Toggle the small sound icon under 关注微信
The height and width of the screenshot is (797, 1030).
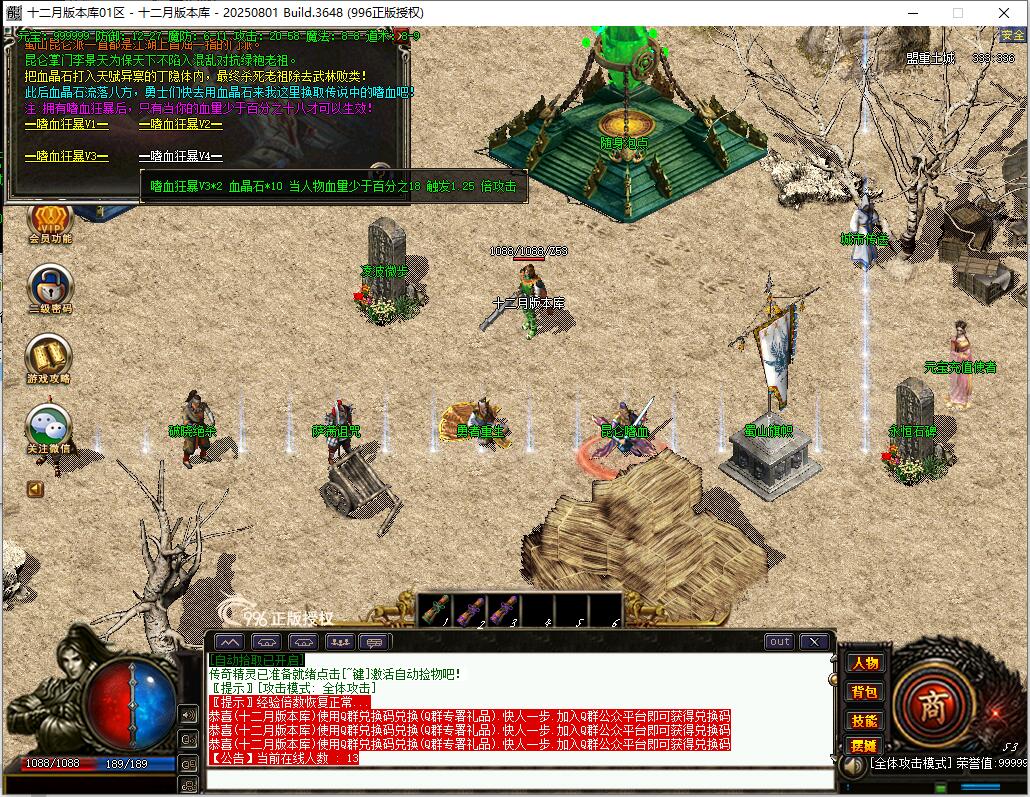coord(36,489)
